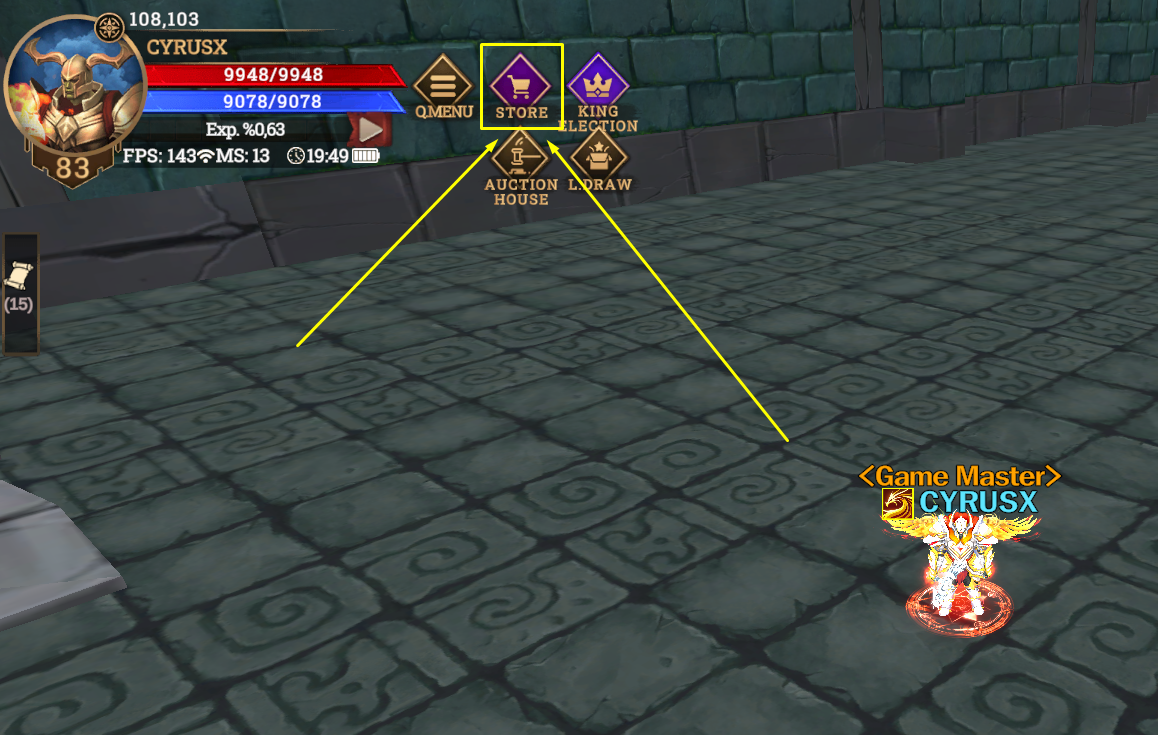Click the red play arrow button

[370, 129]
